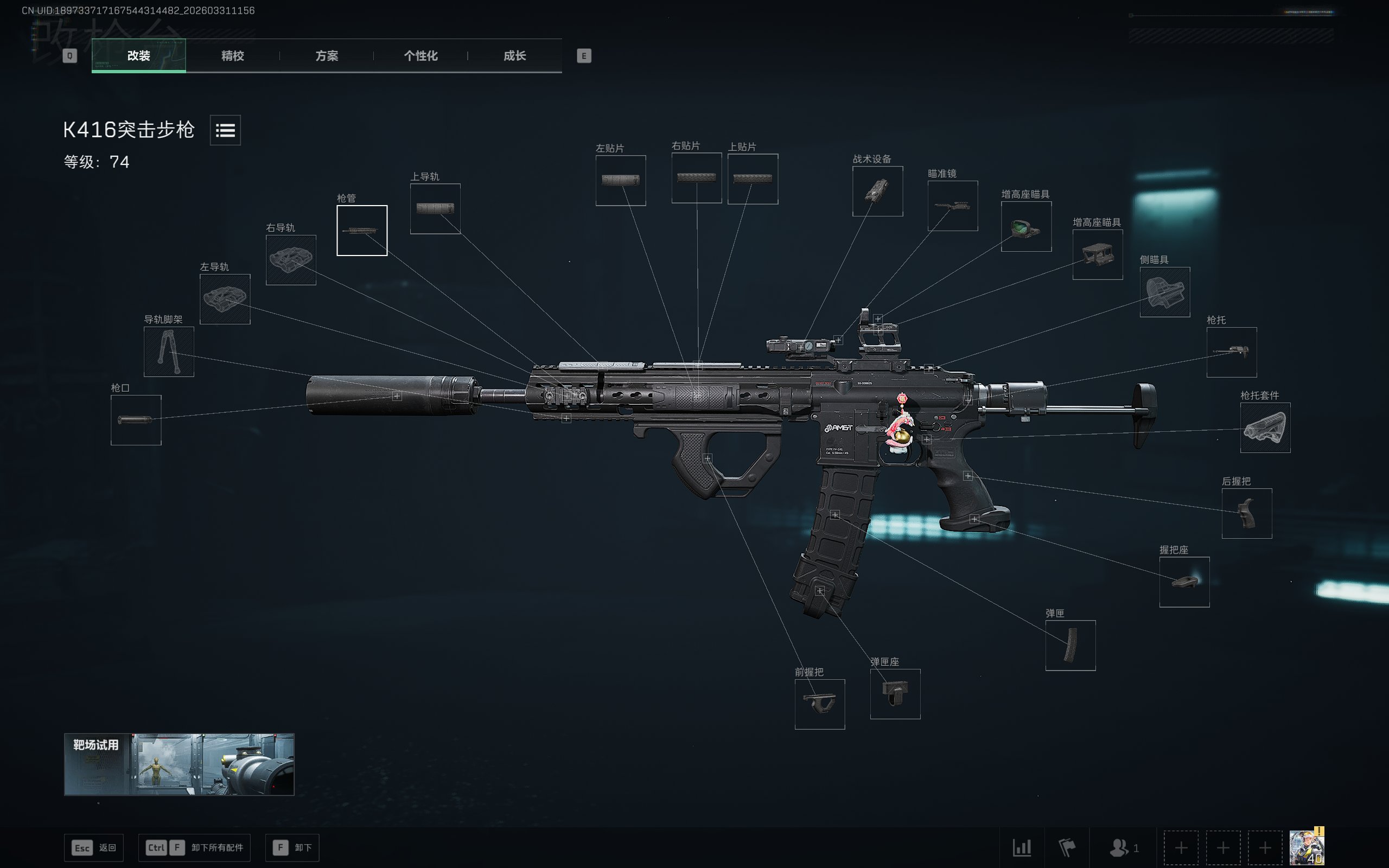Choose the 枪口 muzzle slot

[x=136, y=420]
